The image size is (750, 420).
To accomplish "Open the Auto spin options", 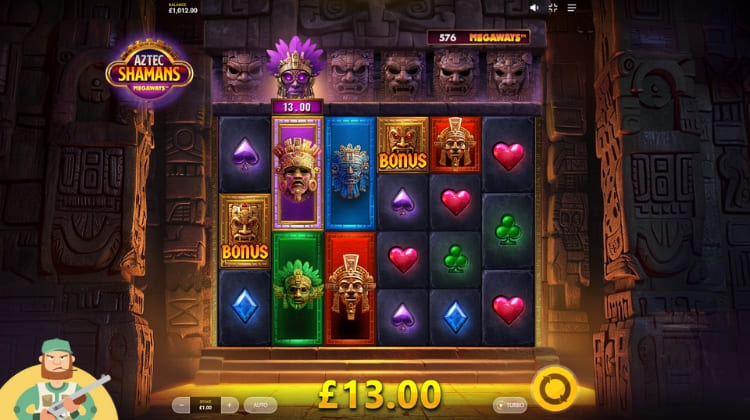I will [259, 405].
